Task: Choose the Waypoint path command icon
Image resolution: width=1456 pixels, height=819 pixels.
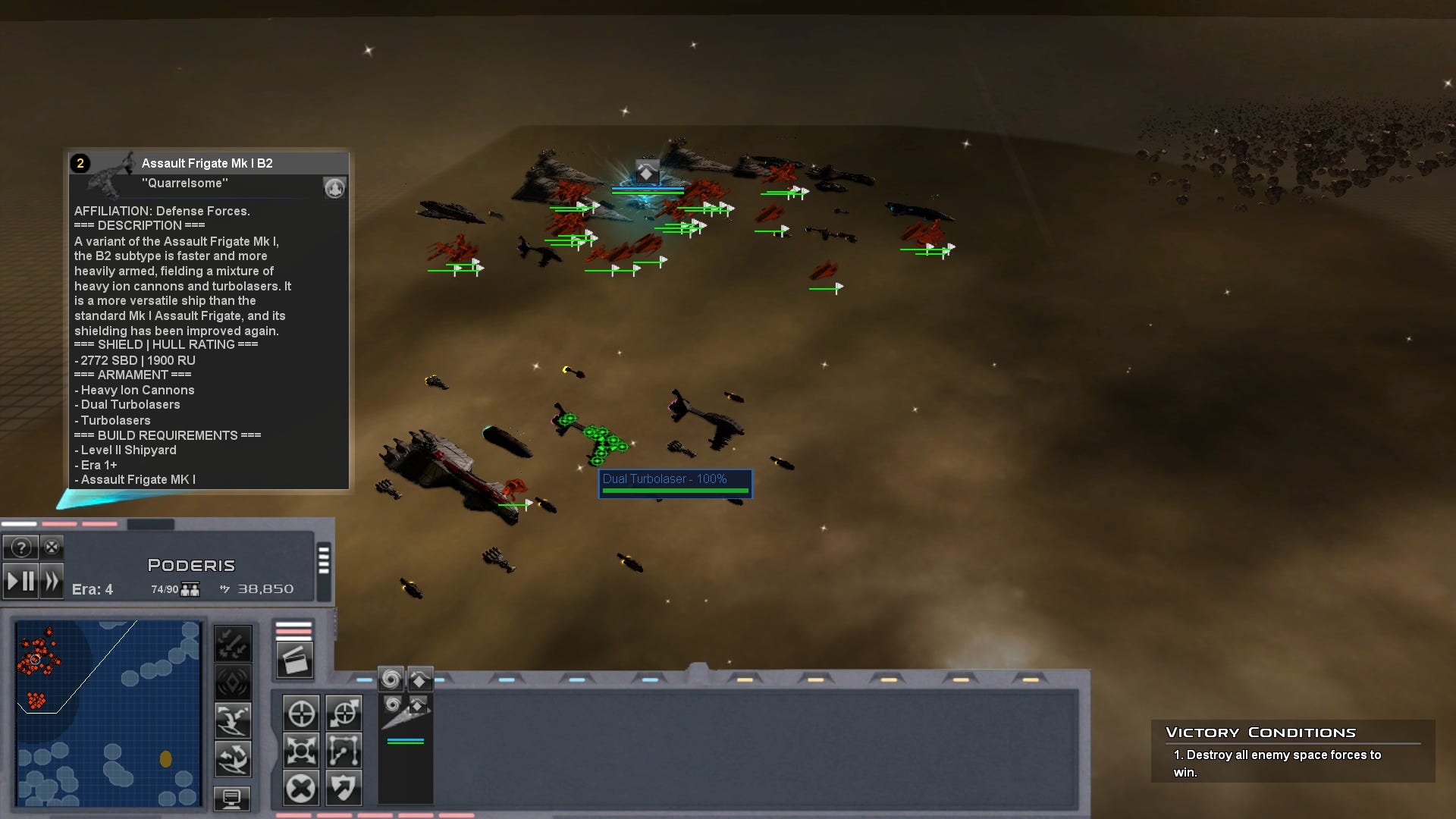Action: (344, 751)
